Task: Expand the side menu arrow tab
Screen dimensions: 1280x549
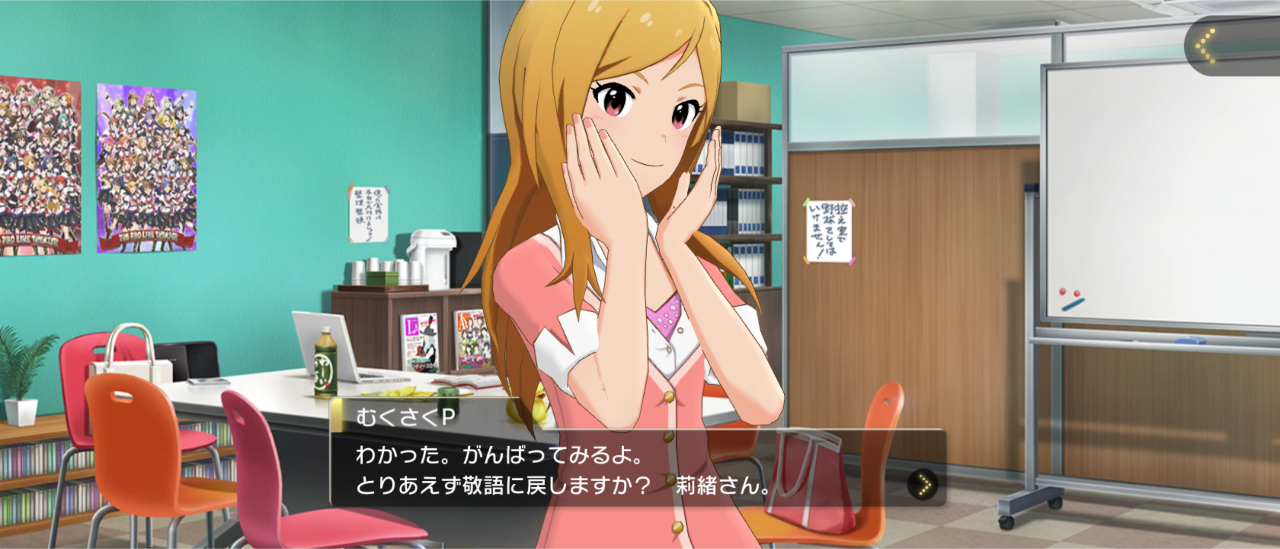Action: tap(1208, 45)
